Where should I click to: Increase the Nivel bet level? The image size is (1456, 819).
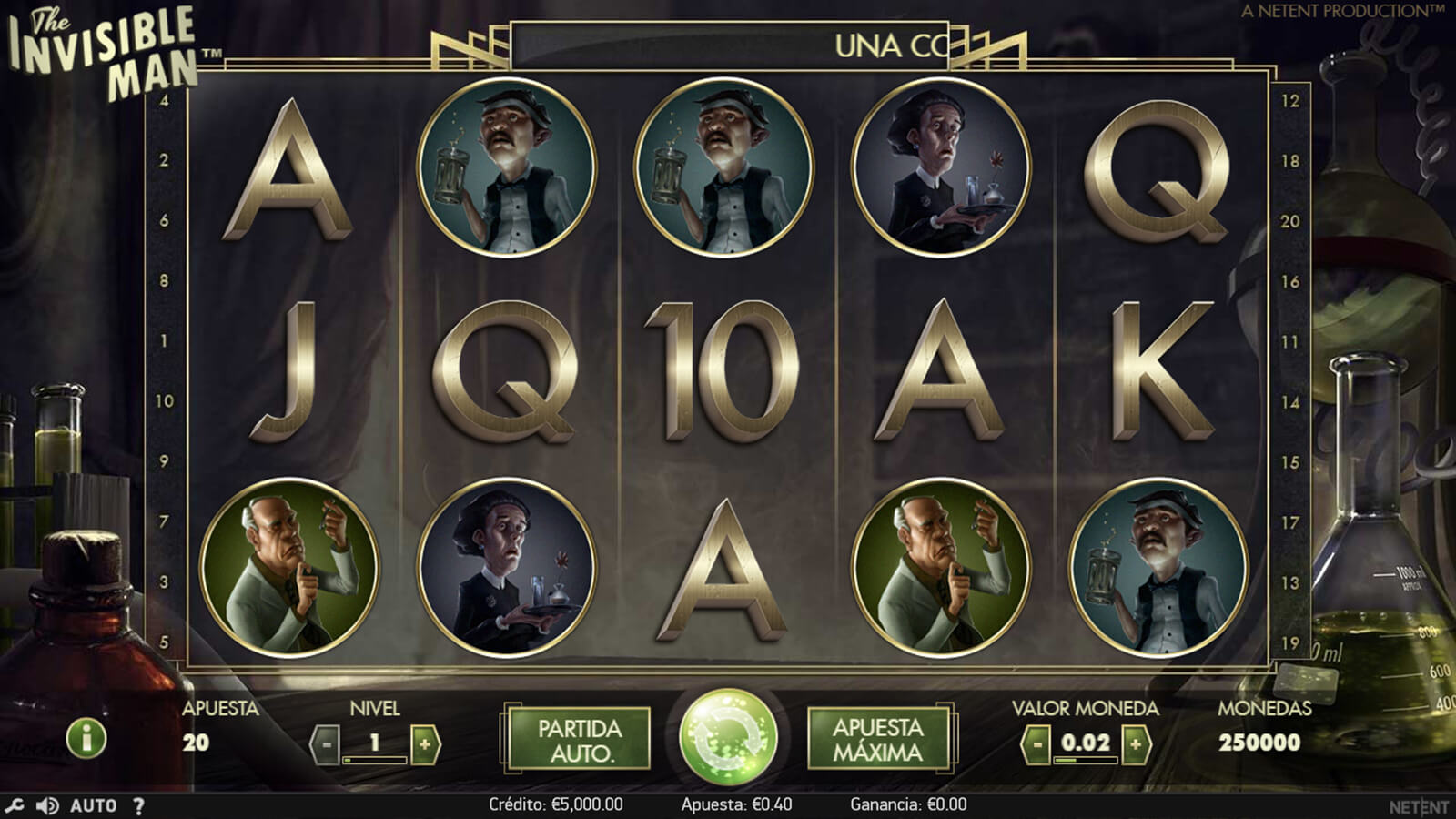[x=424, y=744]
